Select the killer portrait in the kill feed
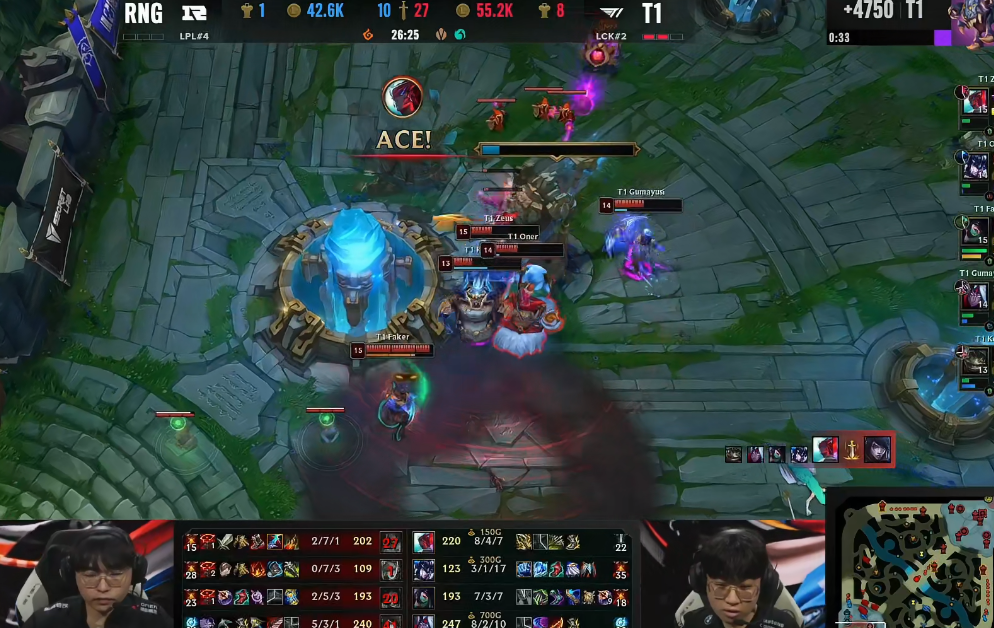The height and width of the screenshot is (628, 994). pyautogui.click(x=825, y=451)
